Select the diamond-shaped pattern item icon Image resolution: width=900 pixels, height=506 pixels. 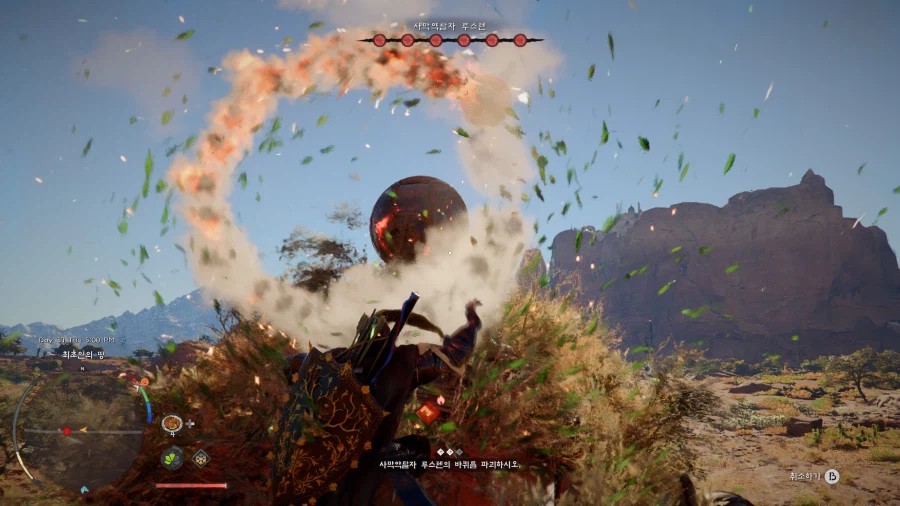(201, 459)
